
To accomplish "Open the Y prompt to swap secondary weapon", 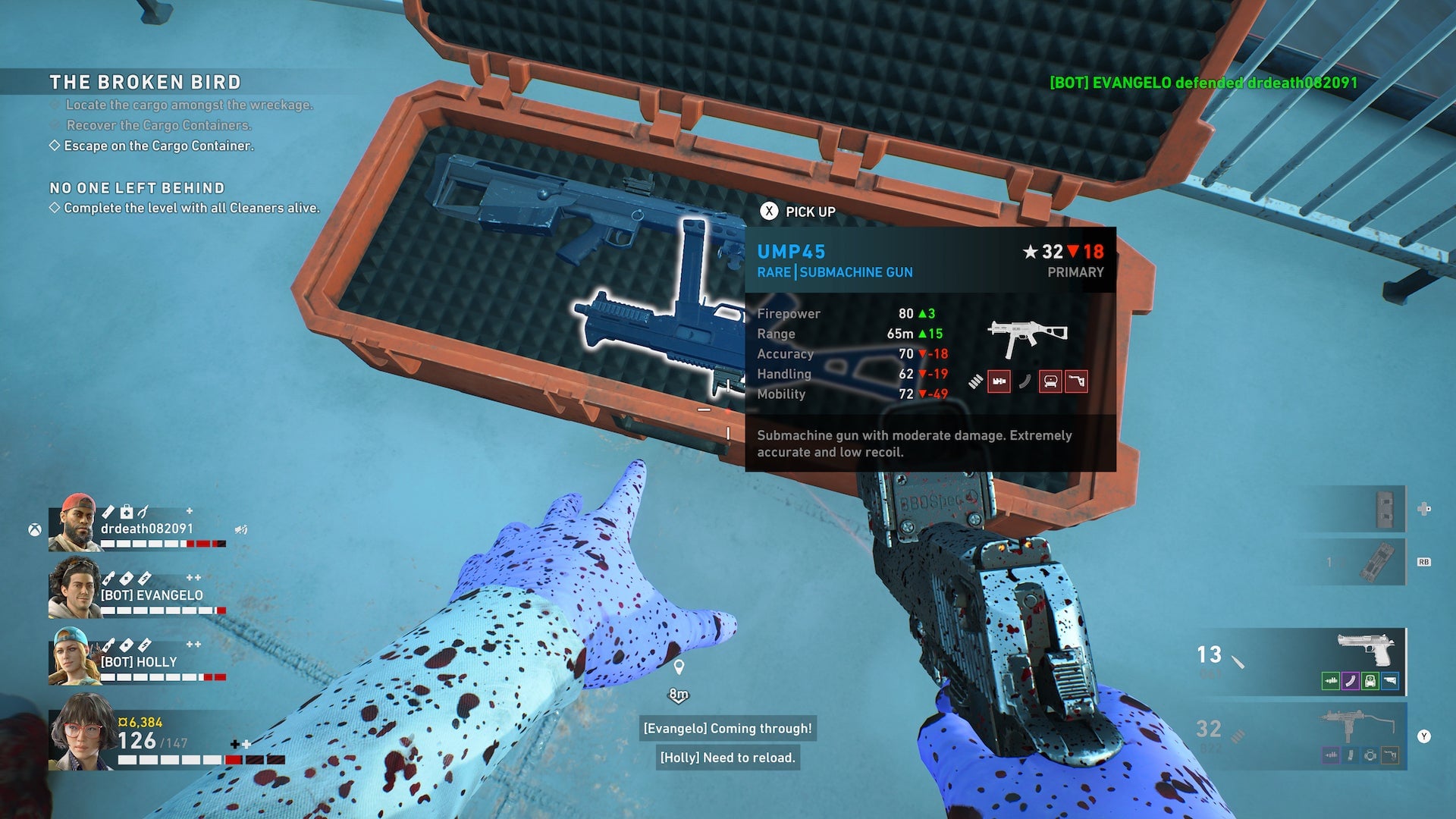I will [1424, 736].
